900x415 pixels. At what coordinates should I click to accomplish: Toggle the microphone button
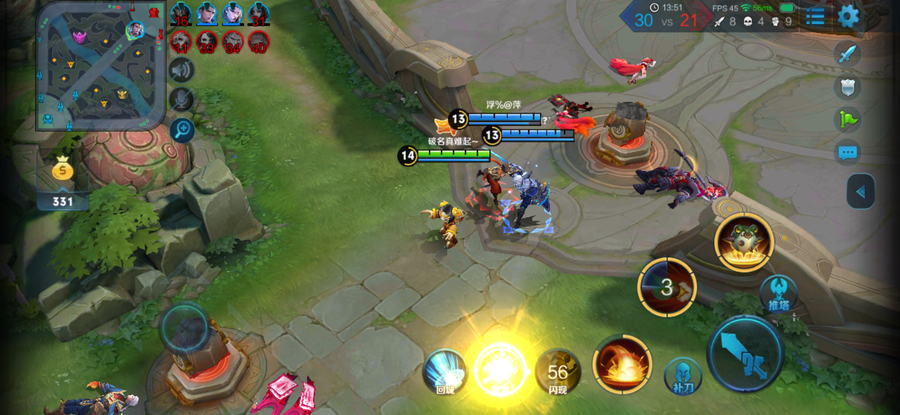click(x=181, y=99)
